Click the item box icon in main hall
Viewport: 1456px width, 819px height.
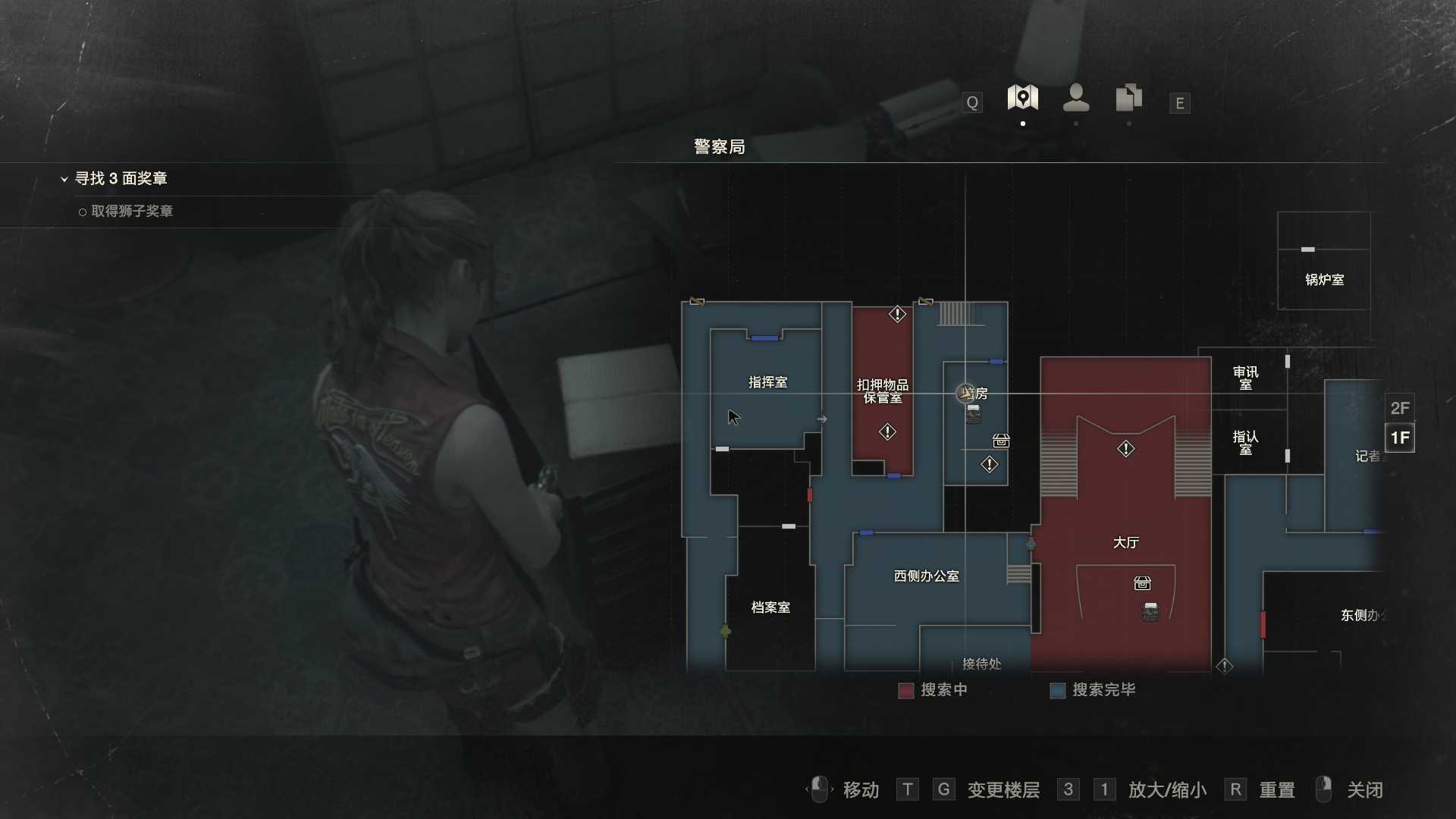[x=1142, y=583]
